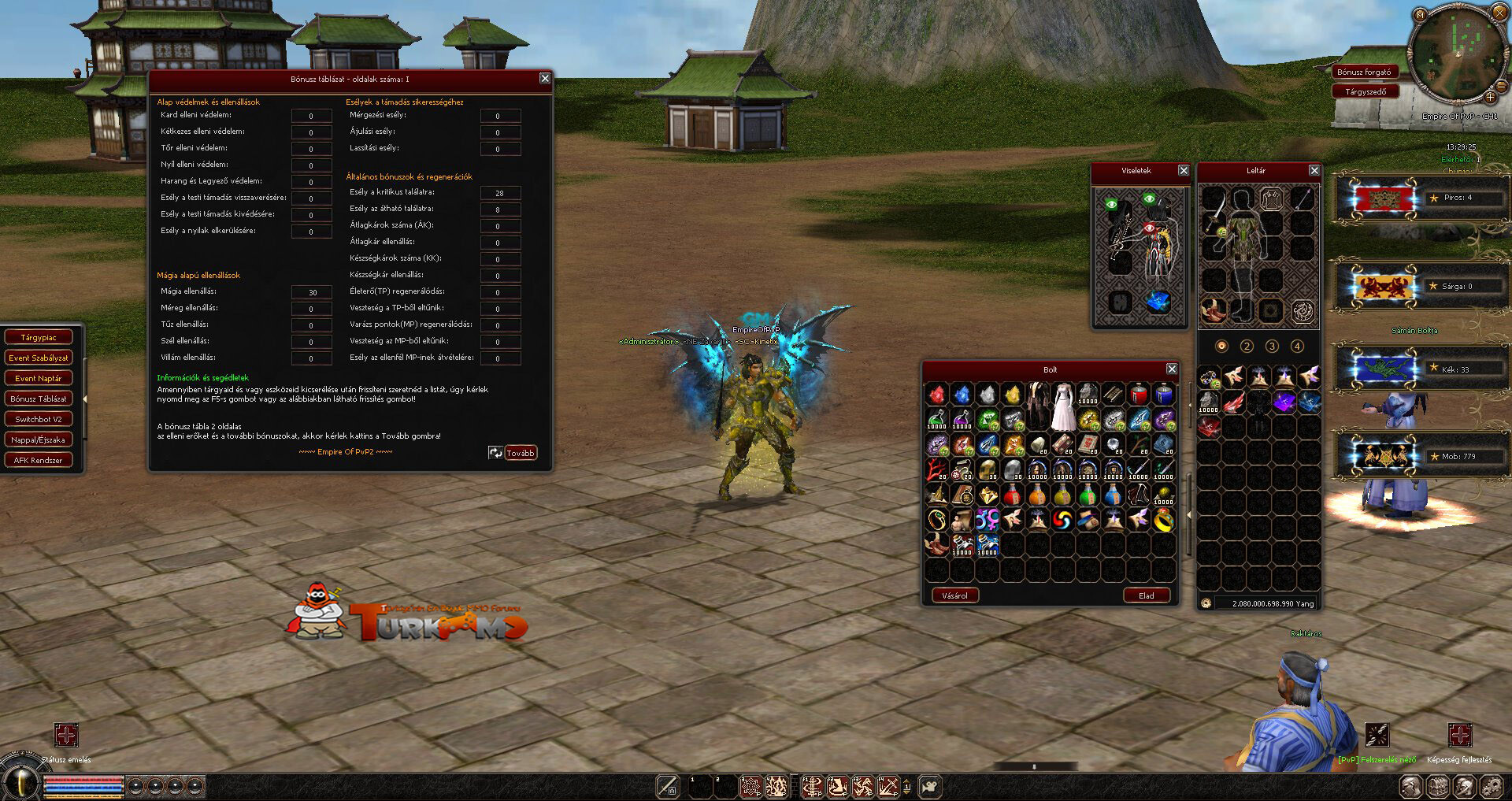
Task: Switch to inventory page 2
Action: click(1247, 346)
